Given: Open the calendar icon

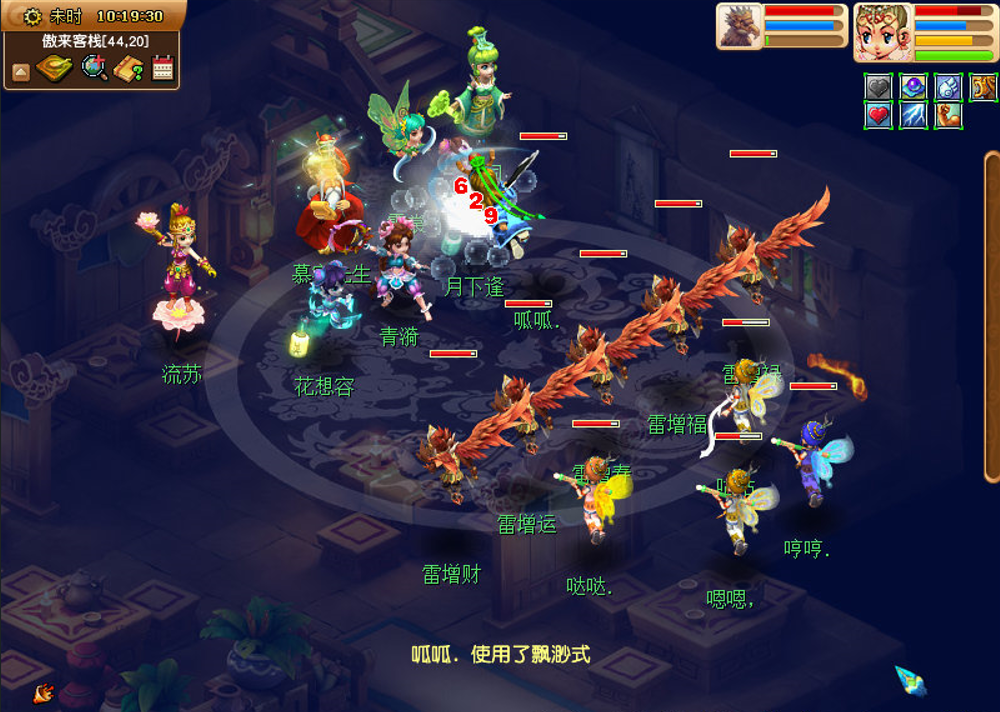Looking at the screenshot, I should pos(162,69).
